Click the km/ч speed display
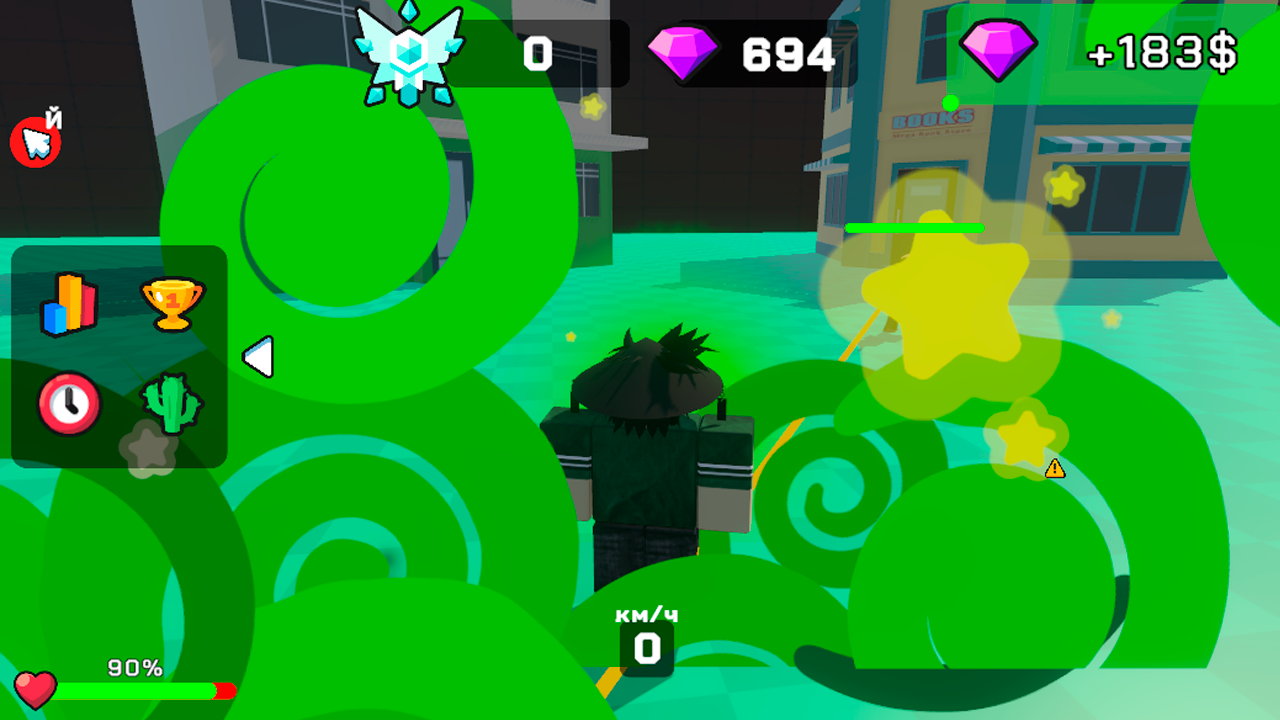Screen dimensions: 1280x720 pos(645,632)
